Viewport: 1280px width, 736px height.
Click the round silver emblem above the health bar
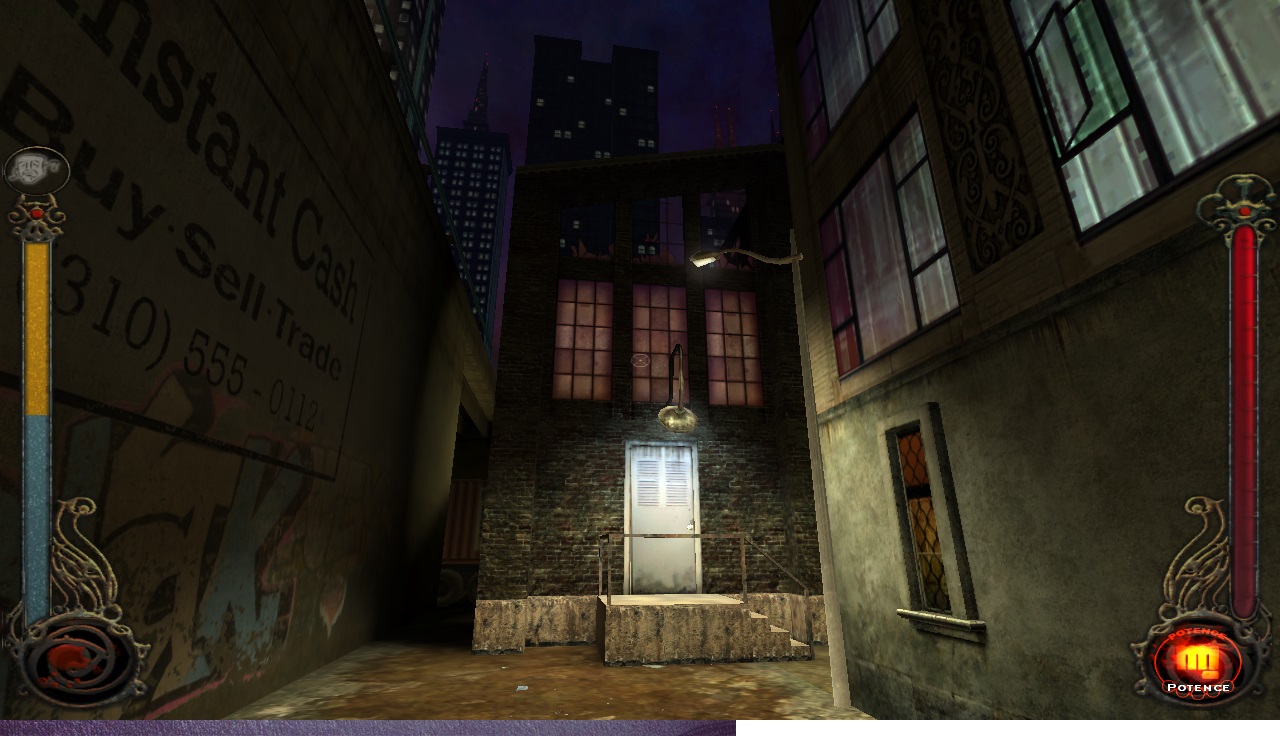pyautogui.click(x=36, y=171)
